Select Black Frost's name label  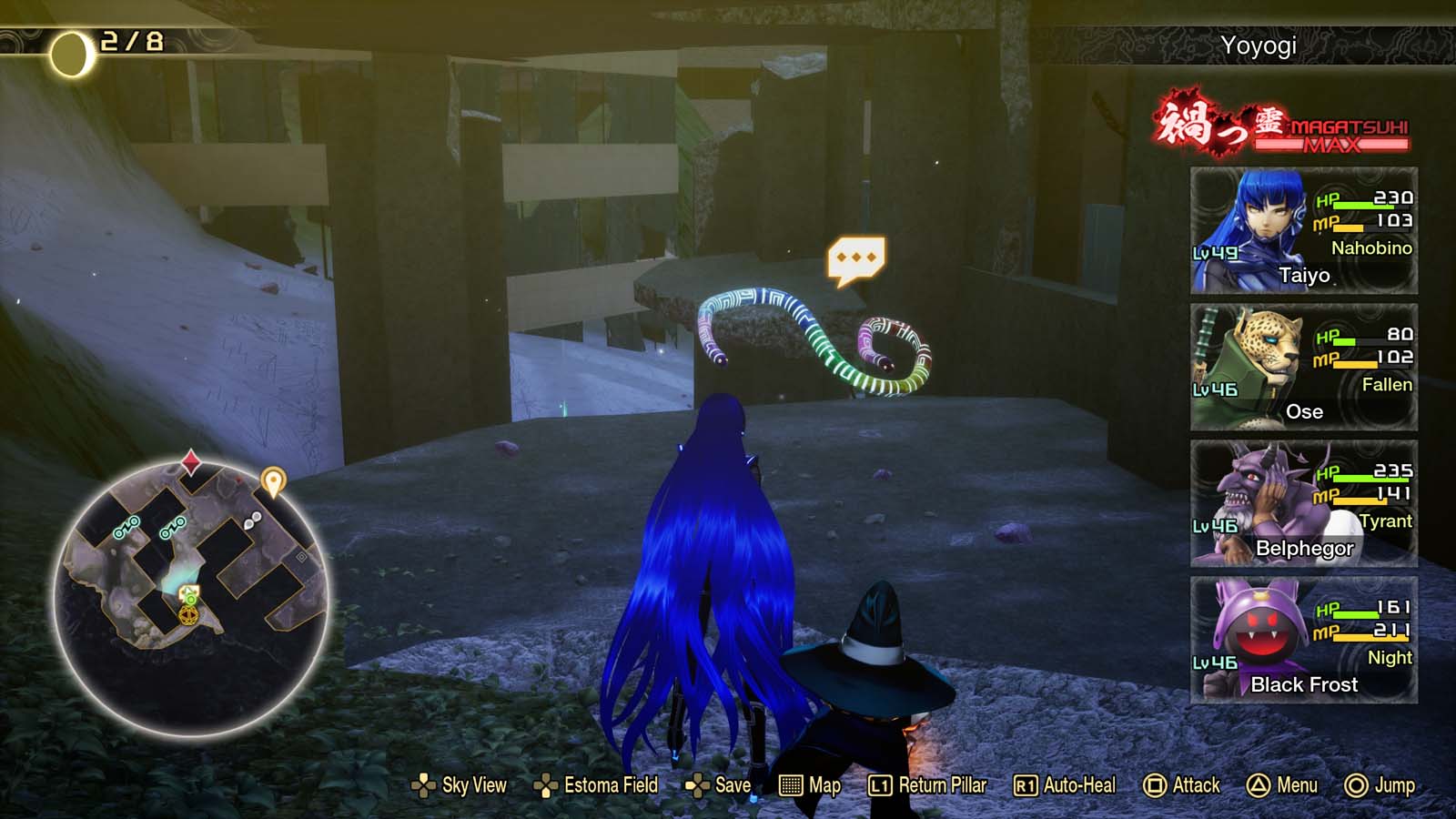(1303, 685)
